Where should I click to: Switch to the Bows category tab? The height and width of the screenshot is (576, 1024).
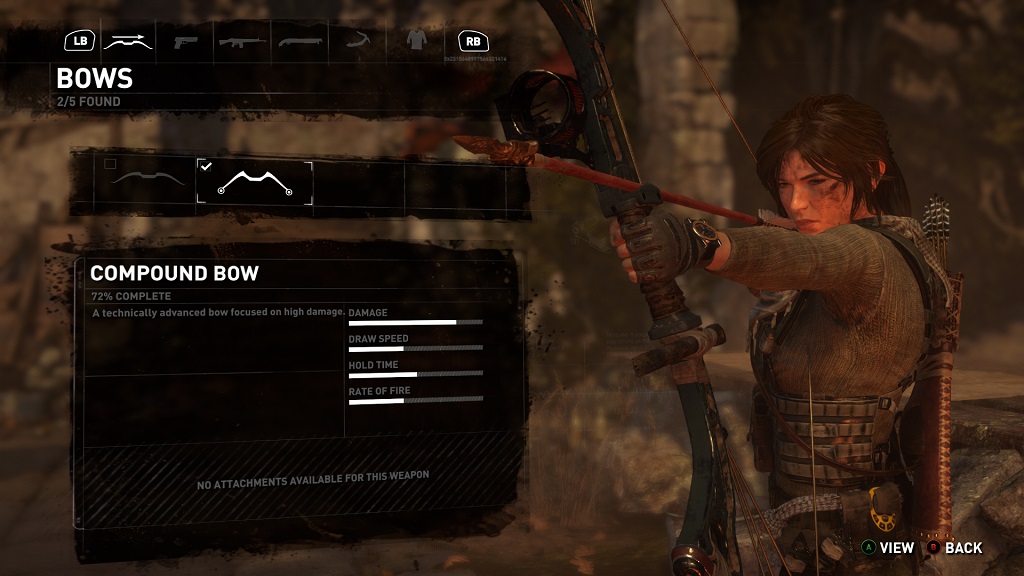click(129, 42)
